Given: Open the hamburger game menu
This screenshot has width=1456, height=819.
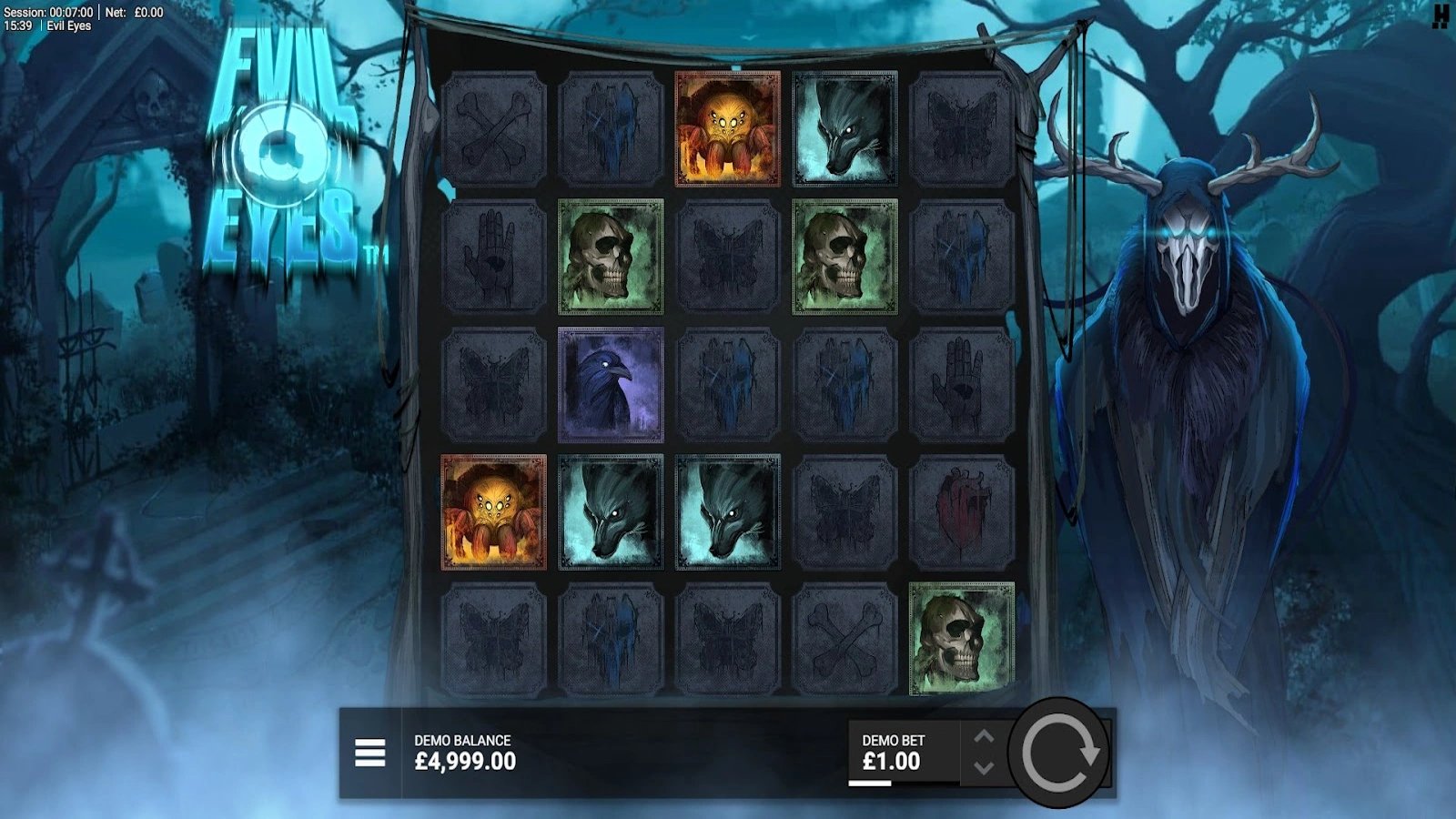Looking at the screenshot, I should 371,752.
